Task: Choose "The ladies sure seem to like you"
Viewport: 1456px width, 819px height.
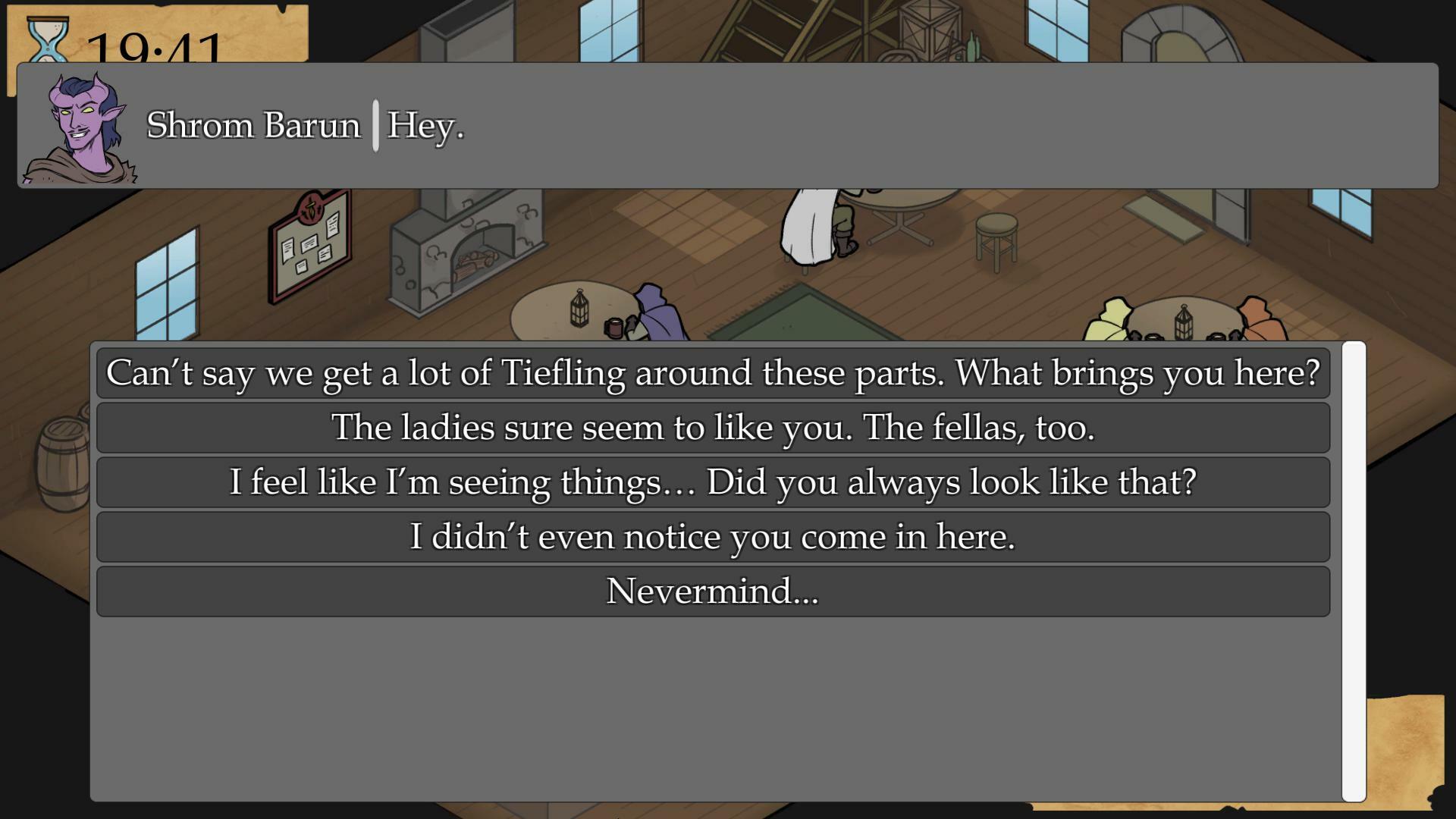Action: [x=713, y=428]
